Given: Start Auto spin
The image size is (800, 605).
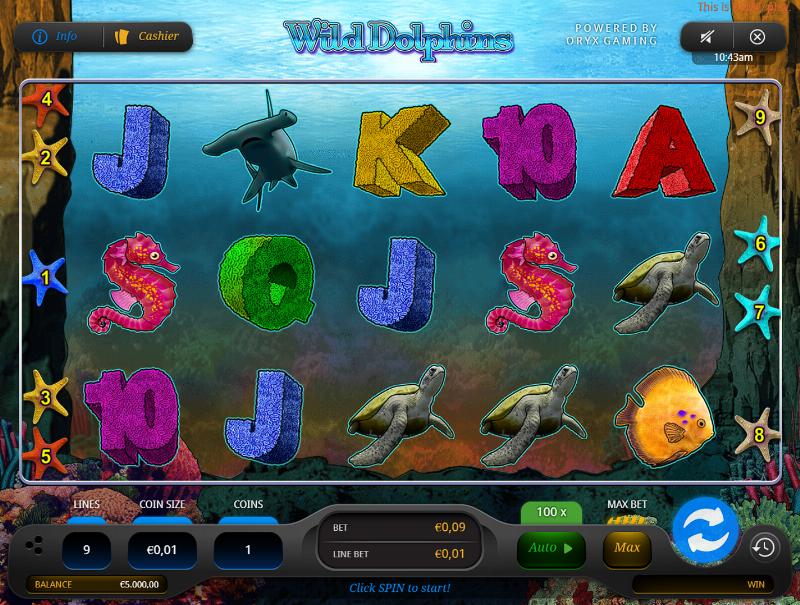Looking at the screenshot, I should [x=551, y=548].
